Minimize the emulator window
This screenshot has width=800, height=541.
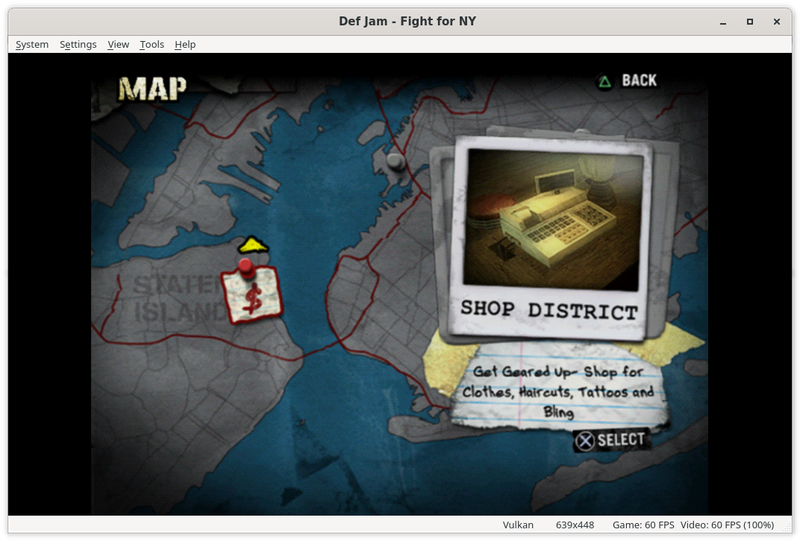click(x=722, y=21)
